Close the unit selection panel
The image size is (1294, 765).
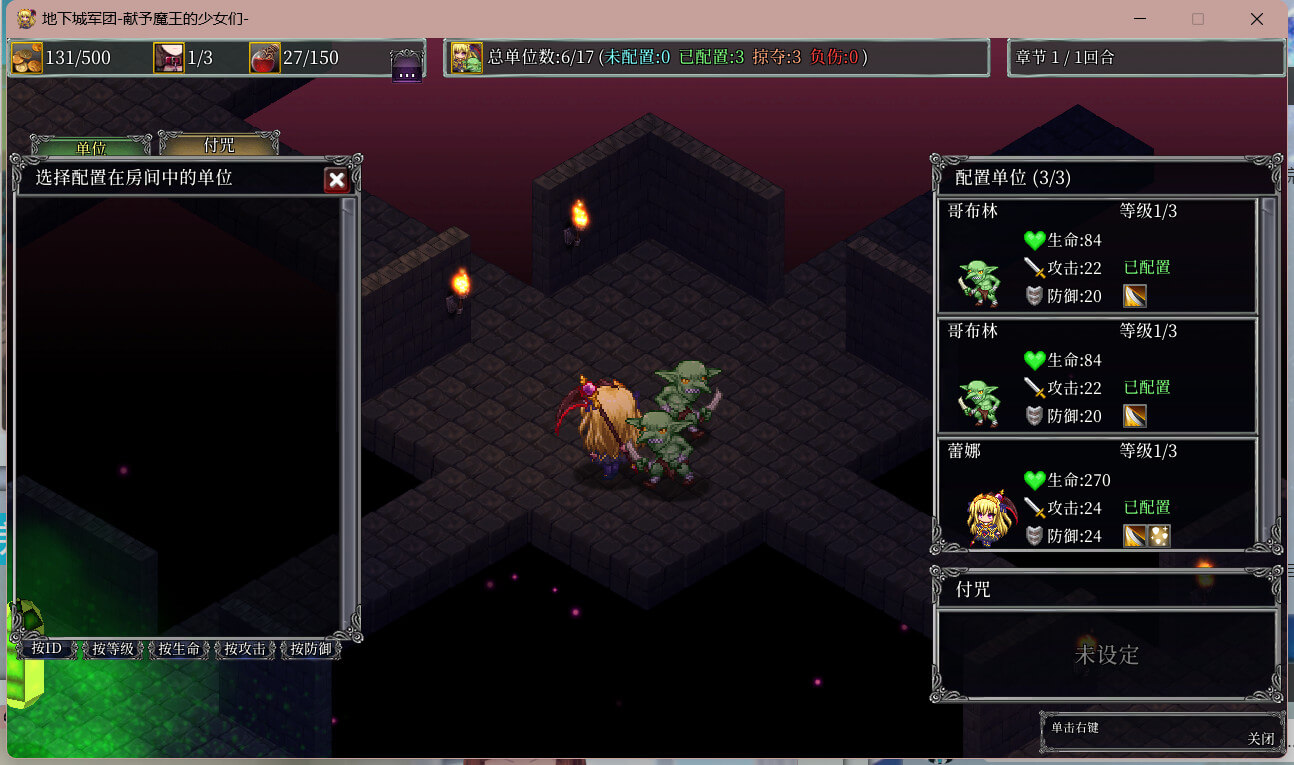pos(337,180)
